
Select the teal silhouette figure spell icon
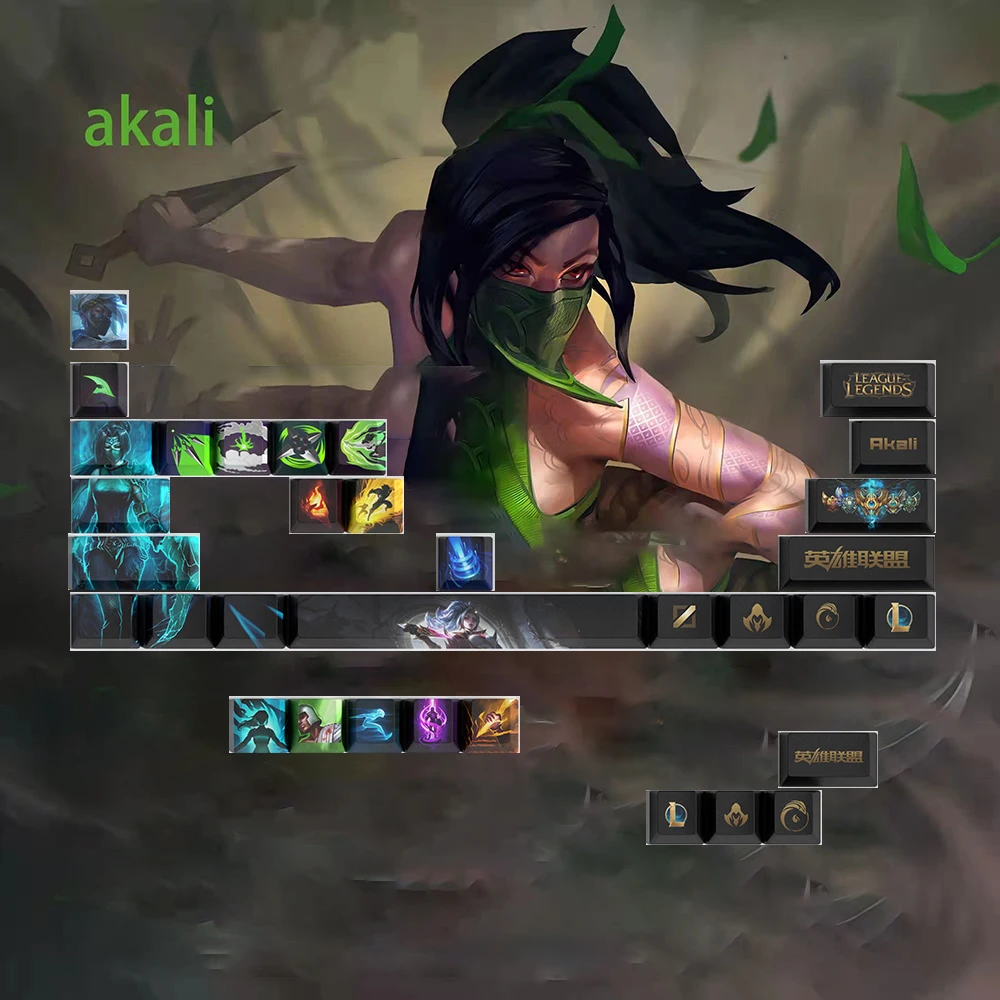[258, 725]
